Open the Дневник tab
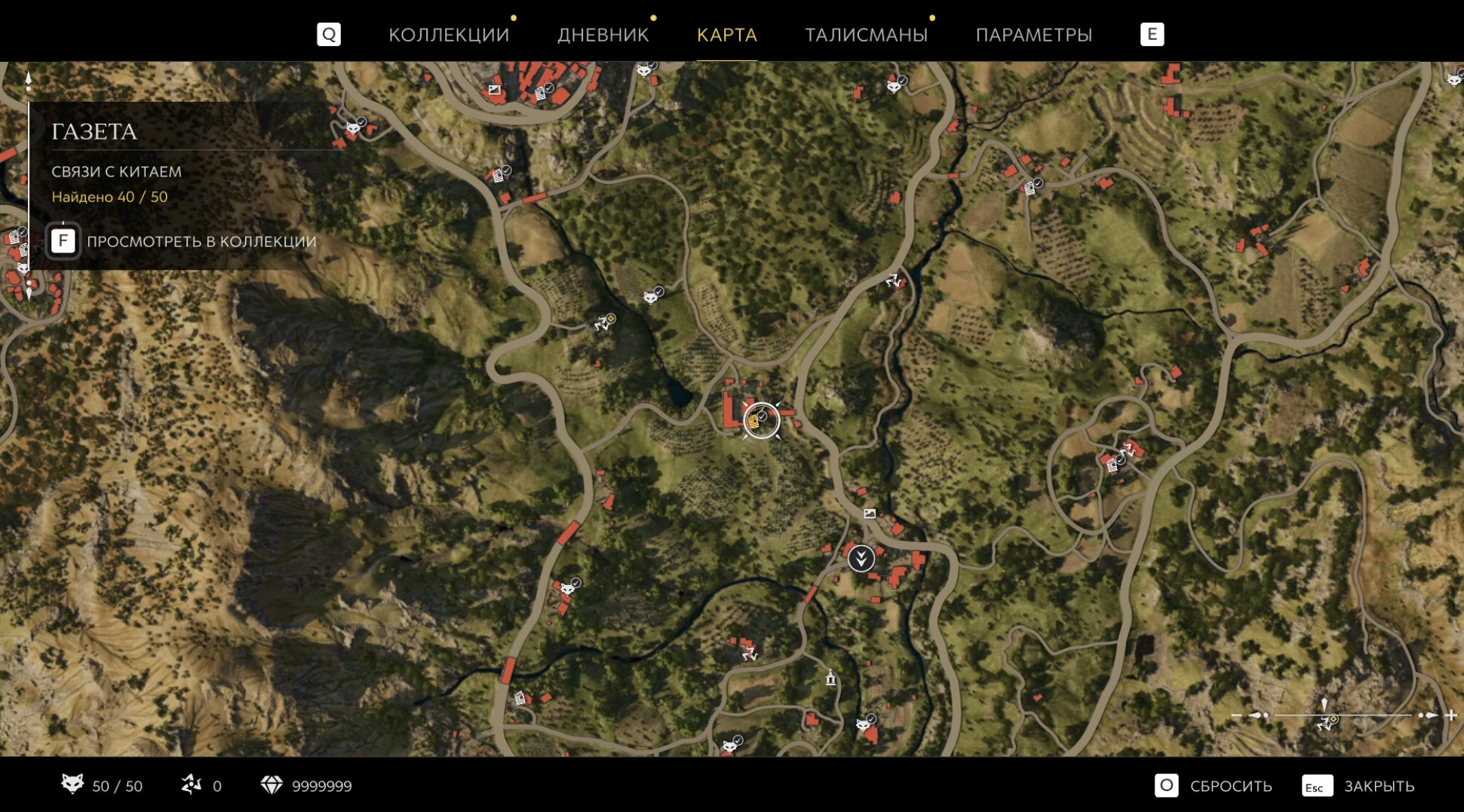 [x=603, y=35]
